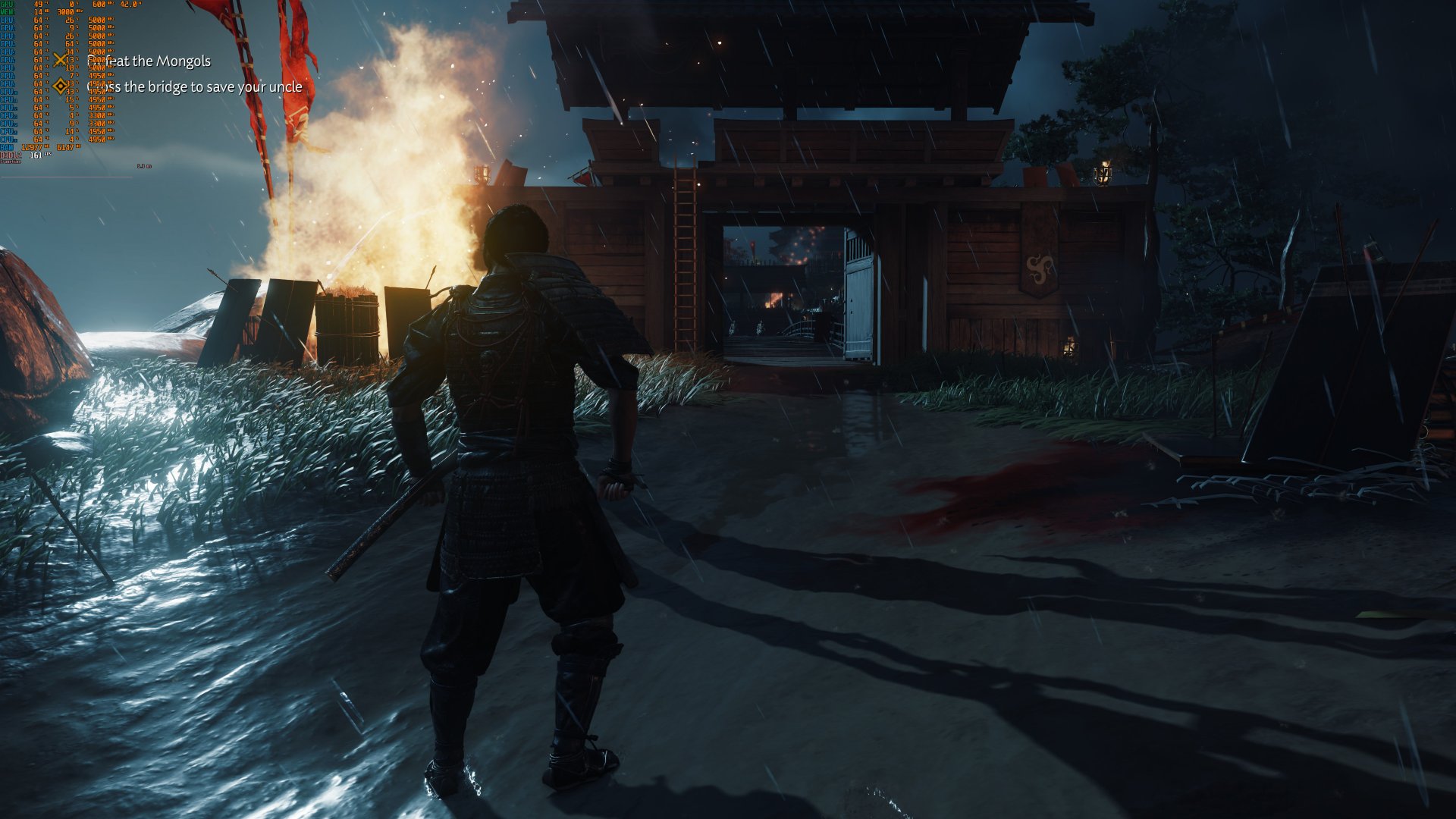Select the crossed-swords quest objective icon
1456x819 pixels.
pos(59,60)
